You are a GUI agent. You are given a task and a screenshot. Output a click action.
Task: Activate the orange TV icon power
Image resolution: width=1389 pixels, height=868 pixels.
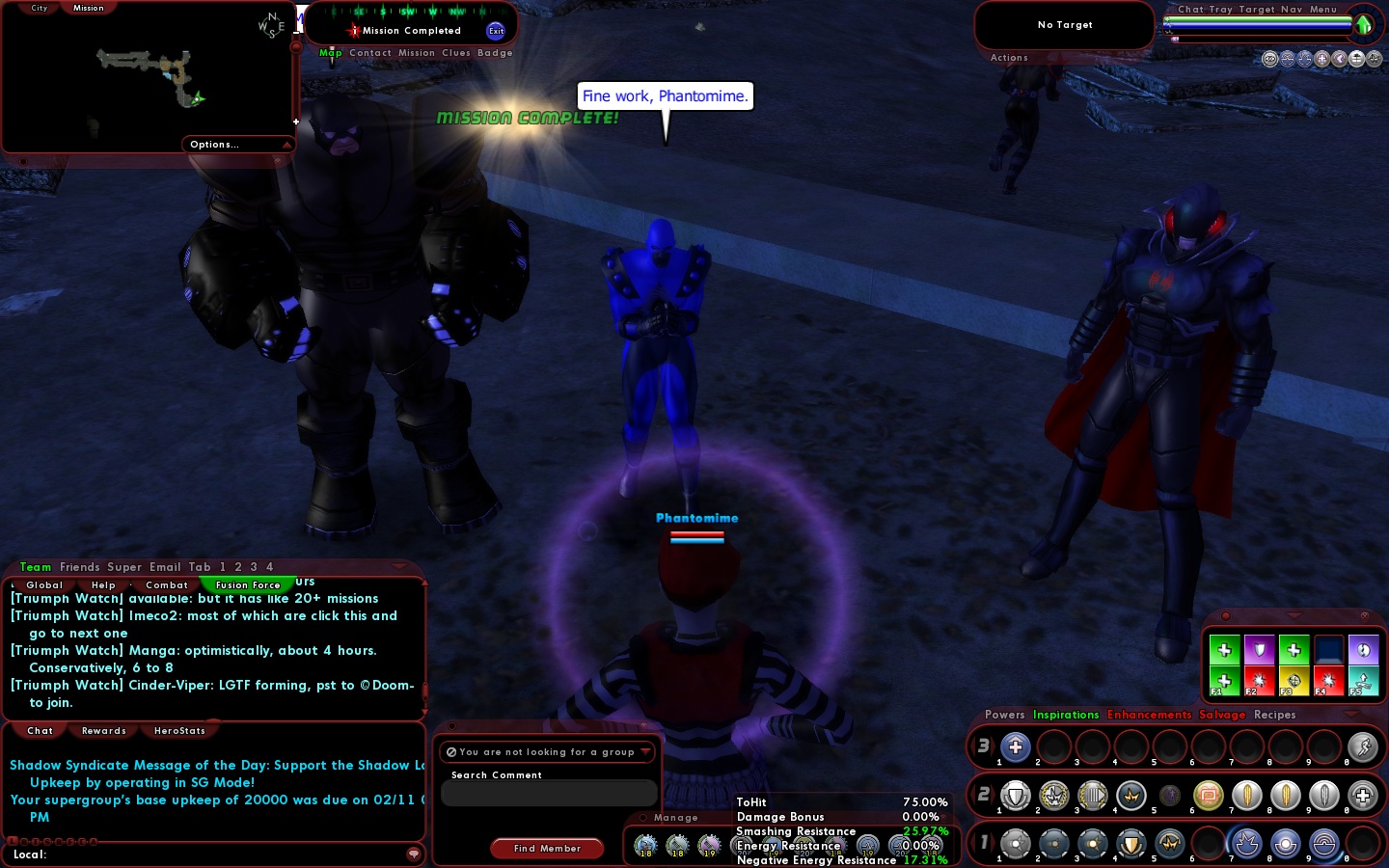(x=1208, y=796)
